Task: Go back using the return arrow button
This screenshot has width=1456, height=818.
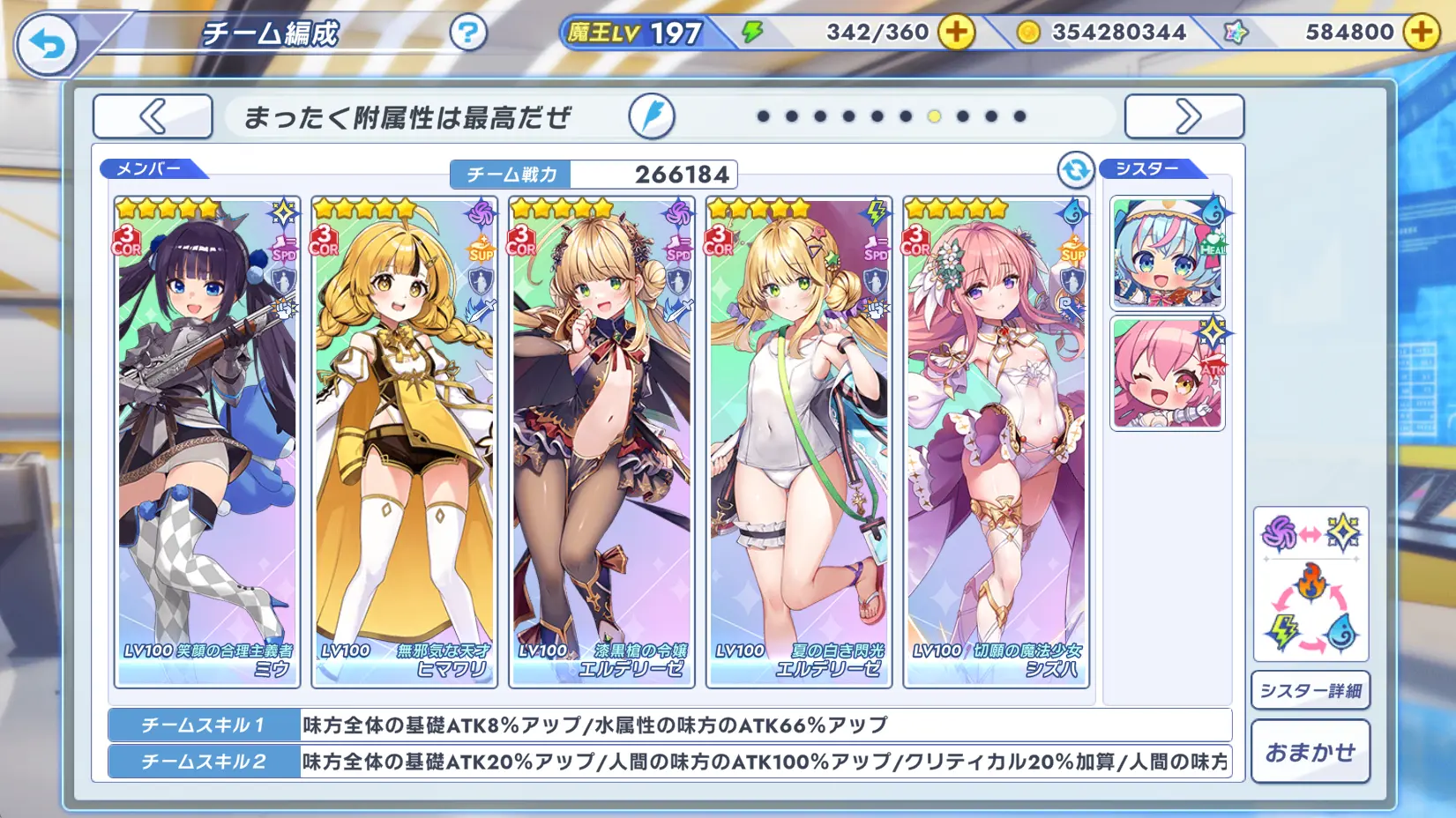Action: pos(47,44)
